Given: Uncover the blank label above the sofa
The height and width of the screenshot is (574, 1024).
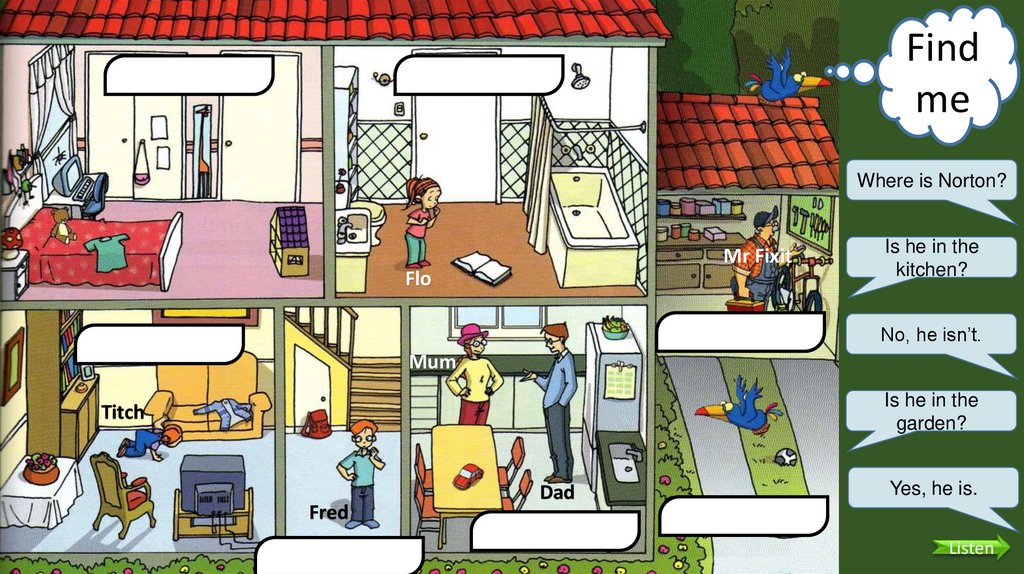Looking at the screenshot, I should click(x=160, y=343).
